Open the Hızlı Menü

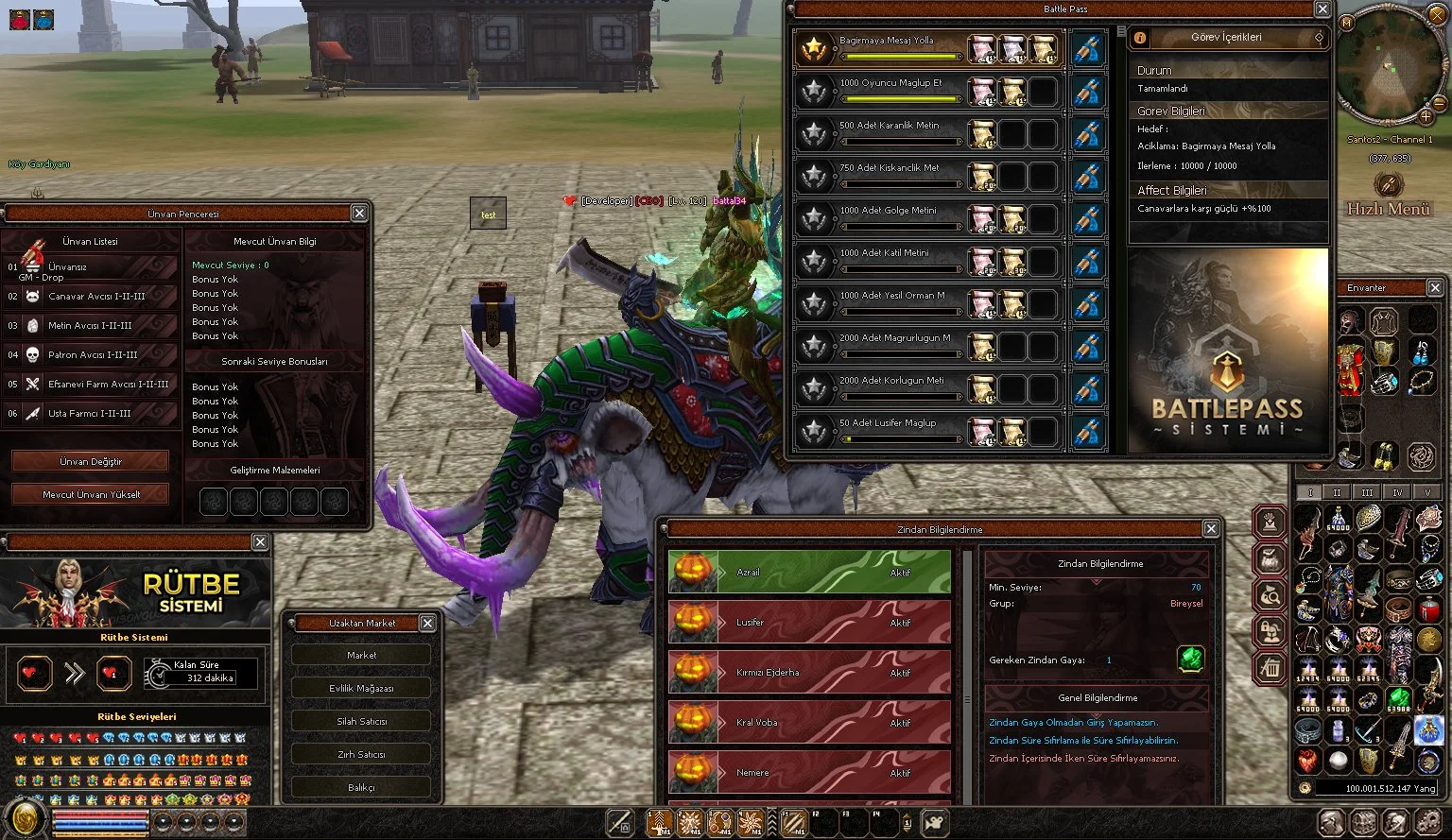(x=1388, y=196)
